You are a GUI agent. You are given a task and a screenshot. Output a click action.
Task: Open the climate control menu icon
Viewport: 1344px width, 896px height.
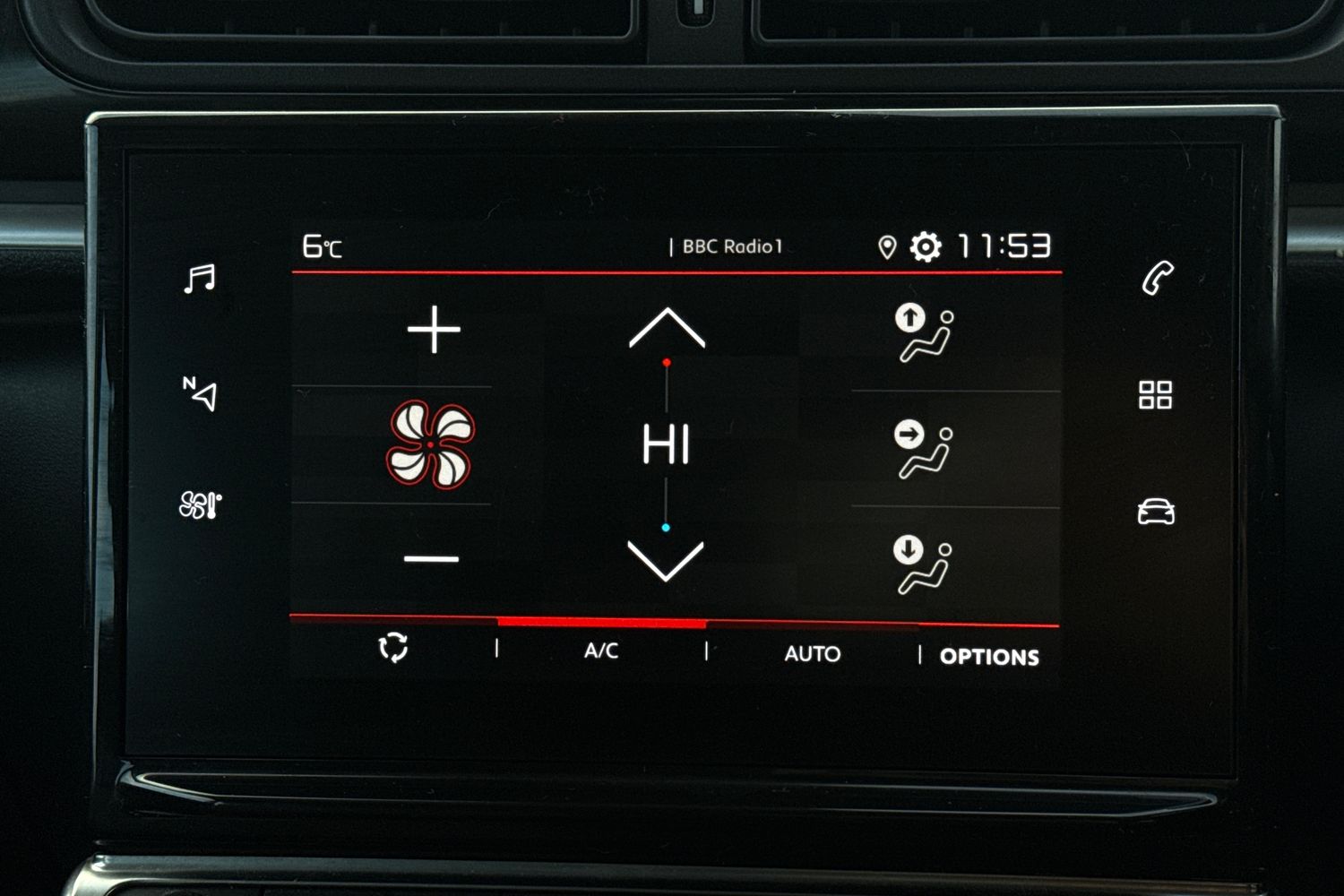(200, 505)
